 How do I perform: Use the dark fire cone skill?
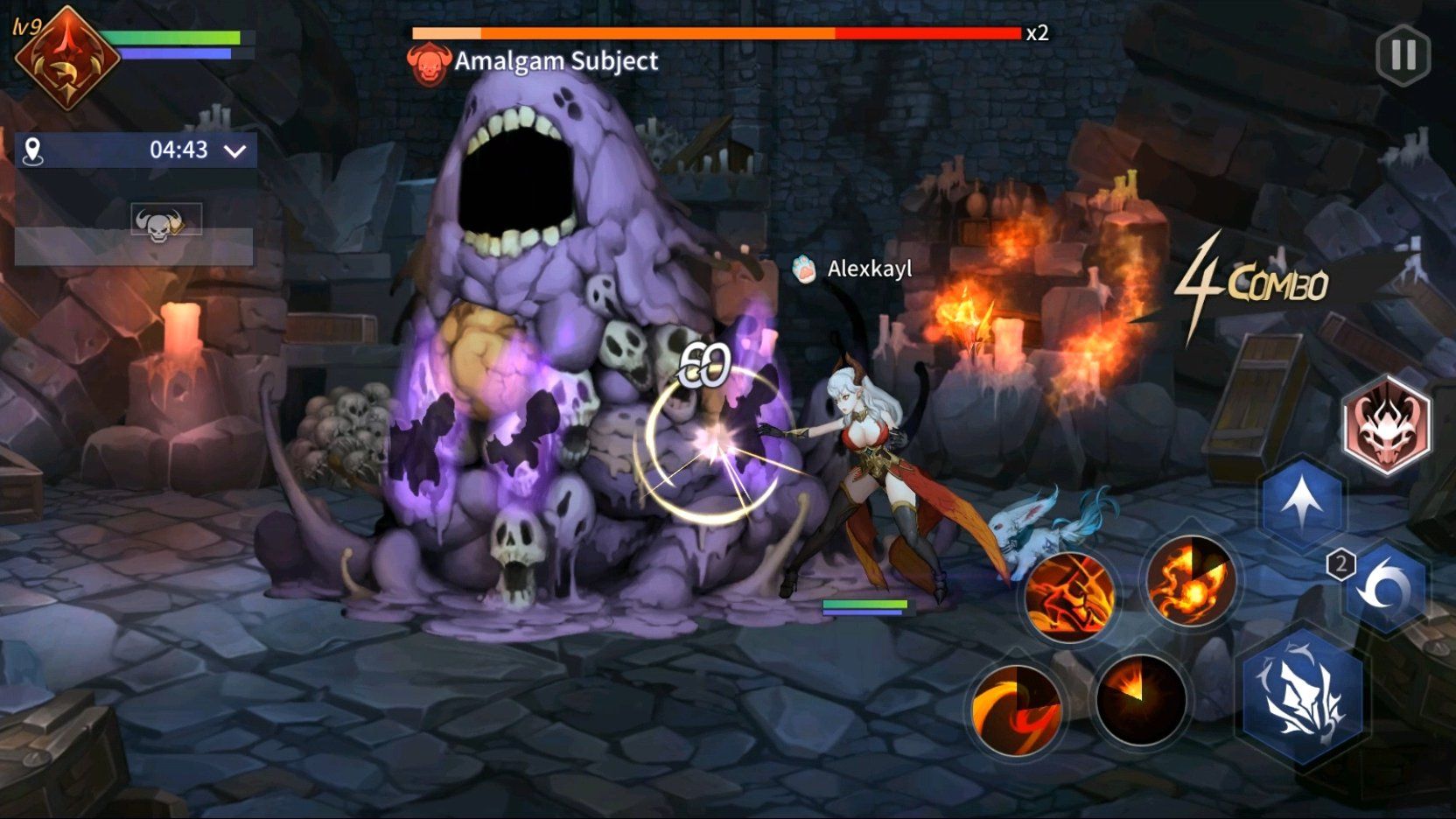1139,700
